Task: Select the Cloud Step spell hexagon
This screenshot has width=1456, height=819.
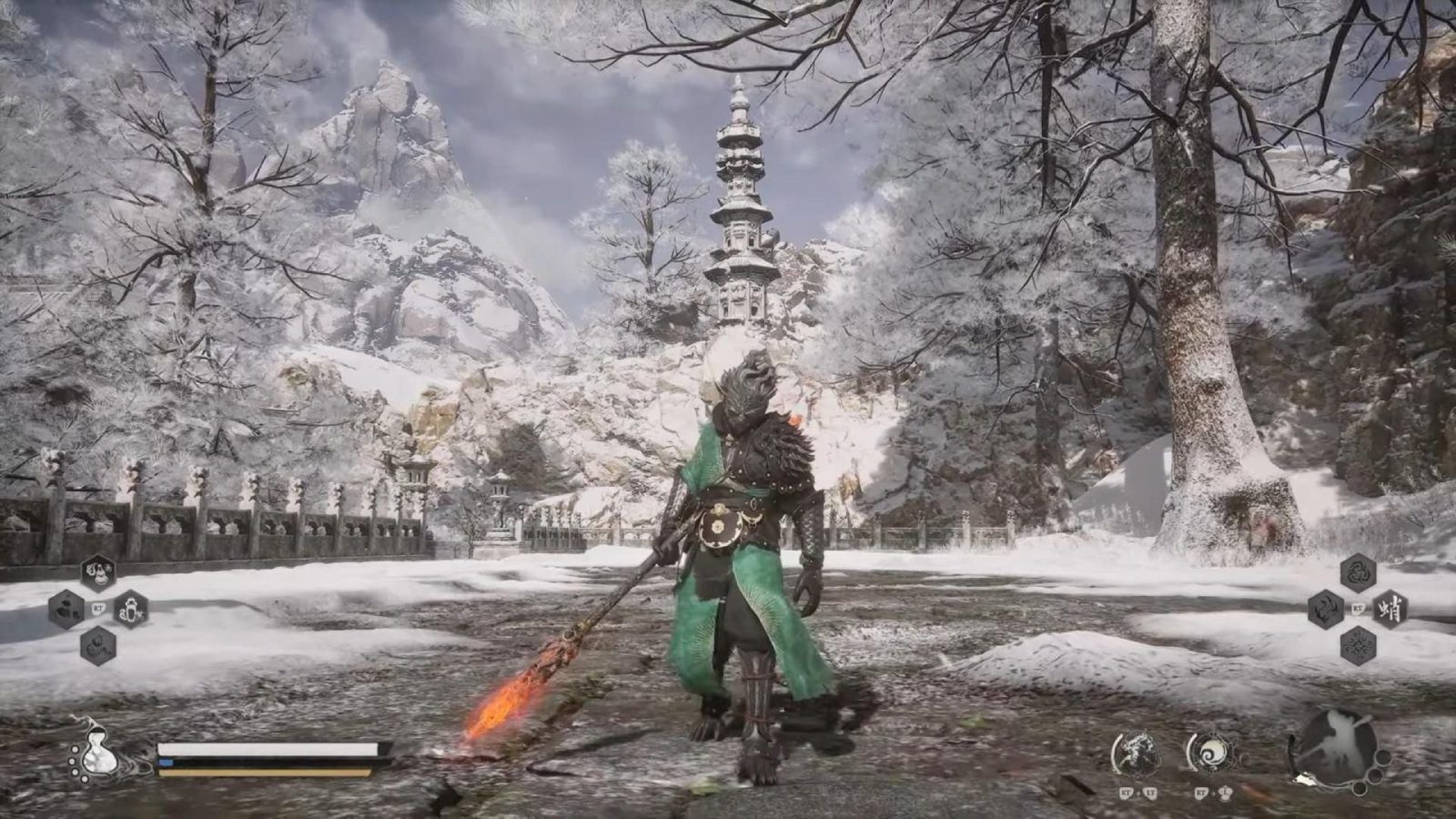Action: click(x=1326, y=610)
